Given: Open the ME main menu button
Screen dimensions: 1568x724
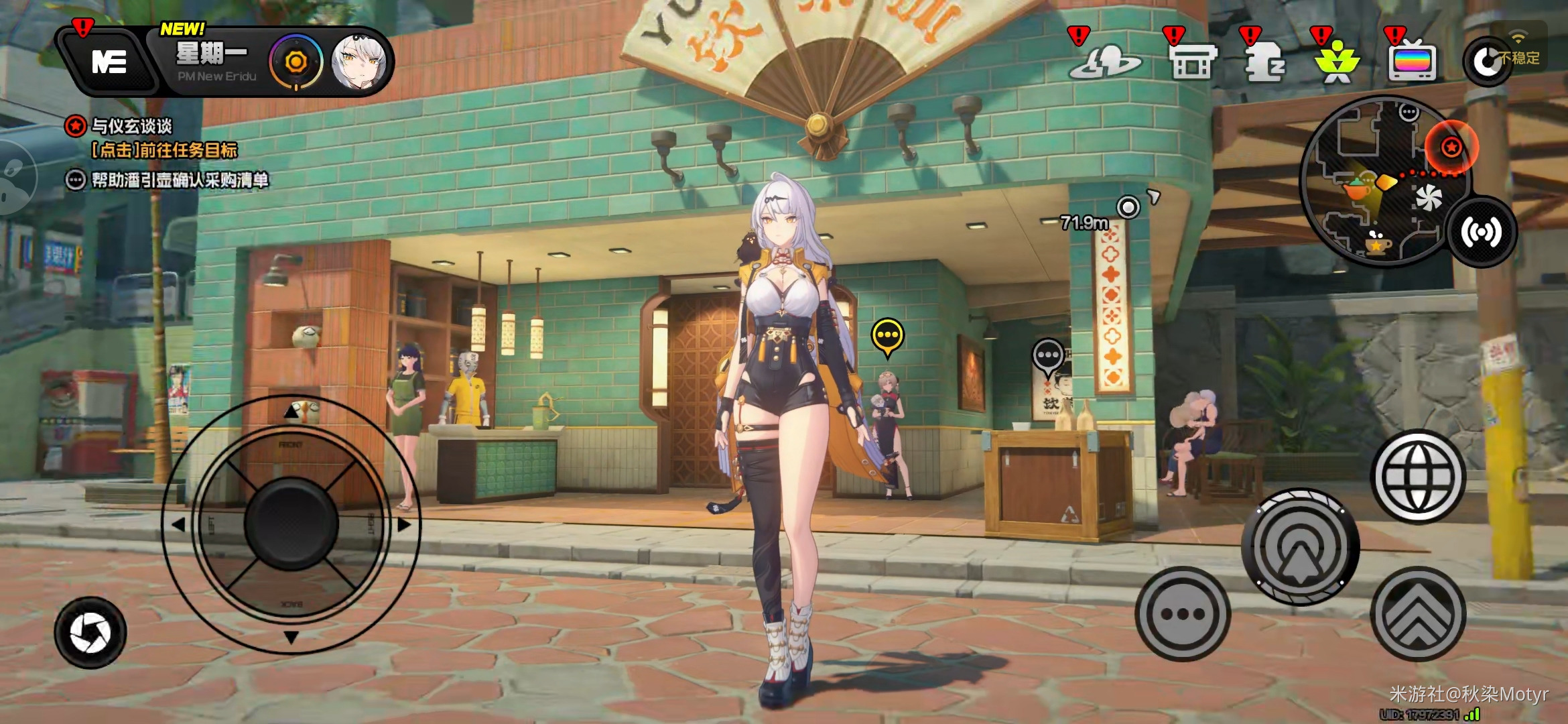Looking at the screenshot, I should 109,62.
